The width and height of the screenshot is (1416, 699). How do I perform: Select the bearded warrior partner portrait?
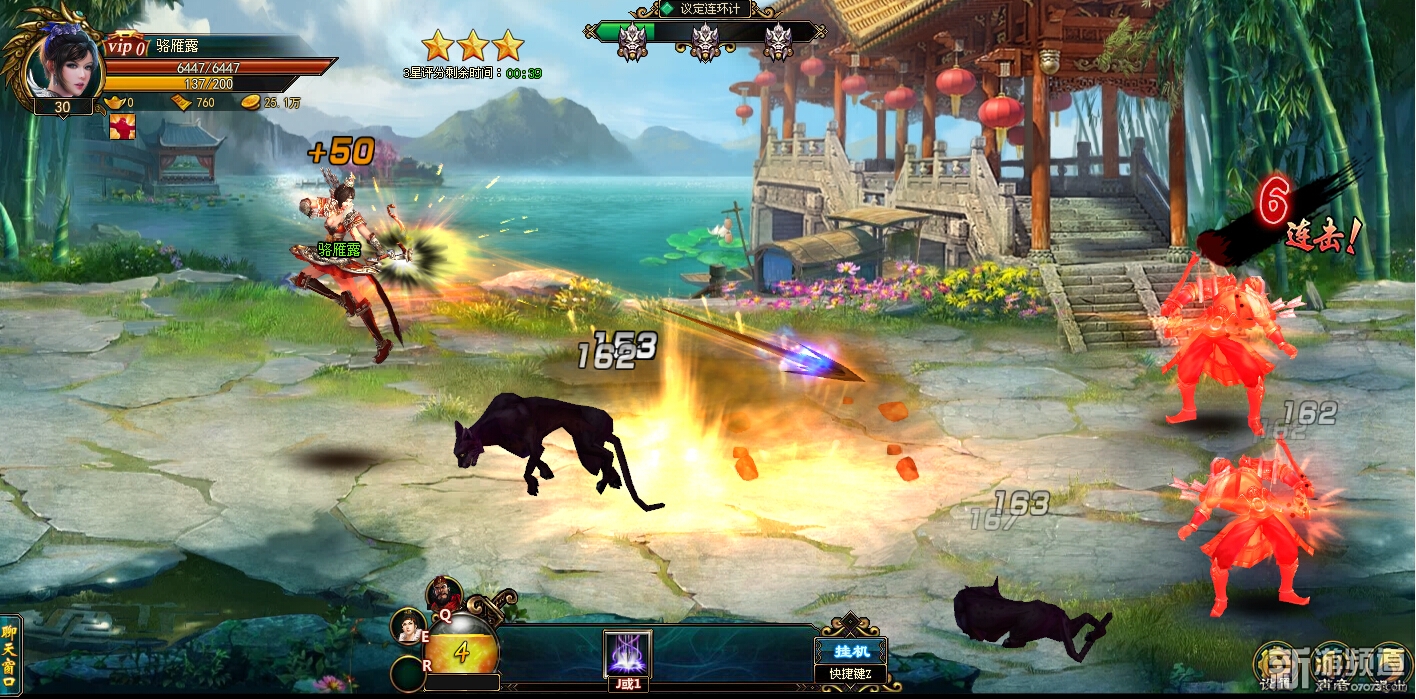click(443, 595)
